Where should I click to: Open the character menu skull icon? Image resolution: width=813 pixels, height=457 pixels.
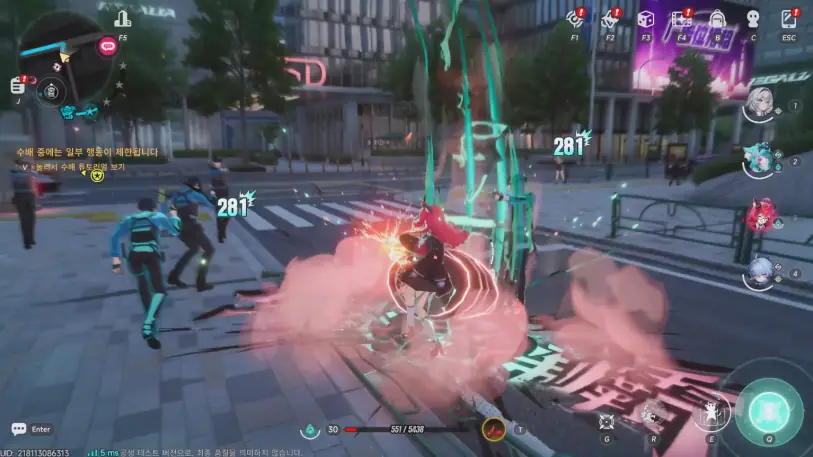(753, 18)
